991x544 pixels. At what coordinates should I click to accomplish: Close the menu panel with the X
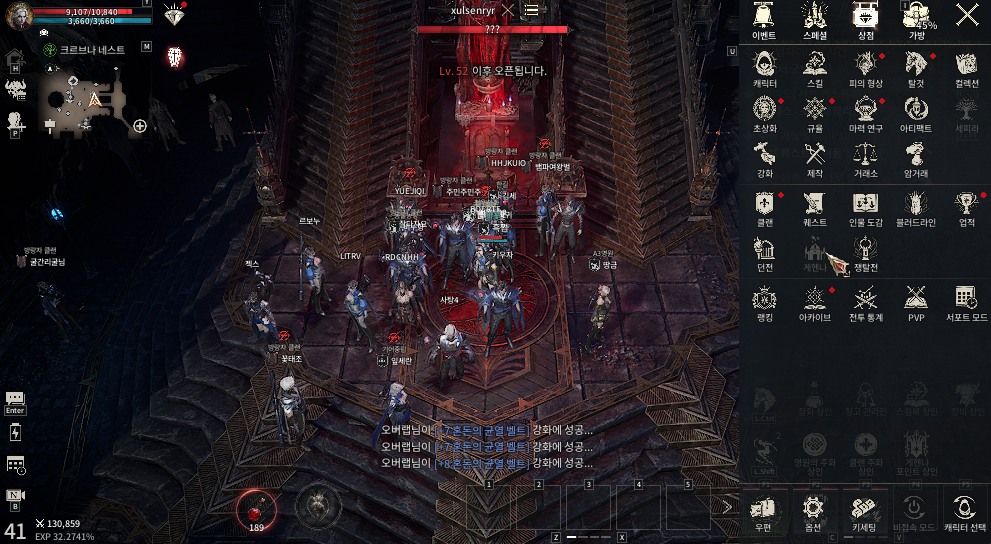pos(967,14)
